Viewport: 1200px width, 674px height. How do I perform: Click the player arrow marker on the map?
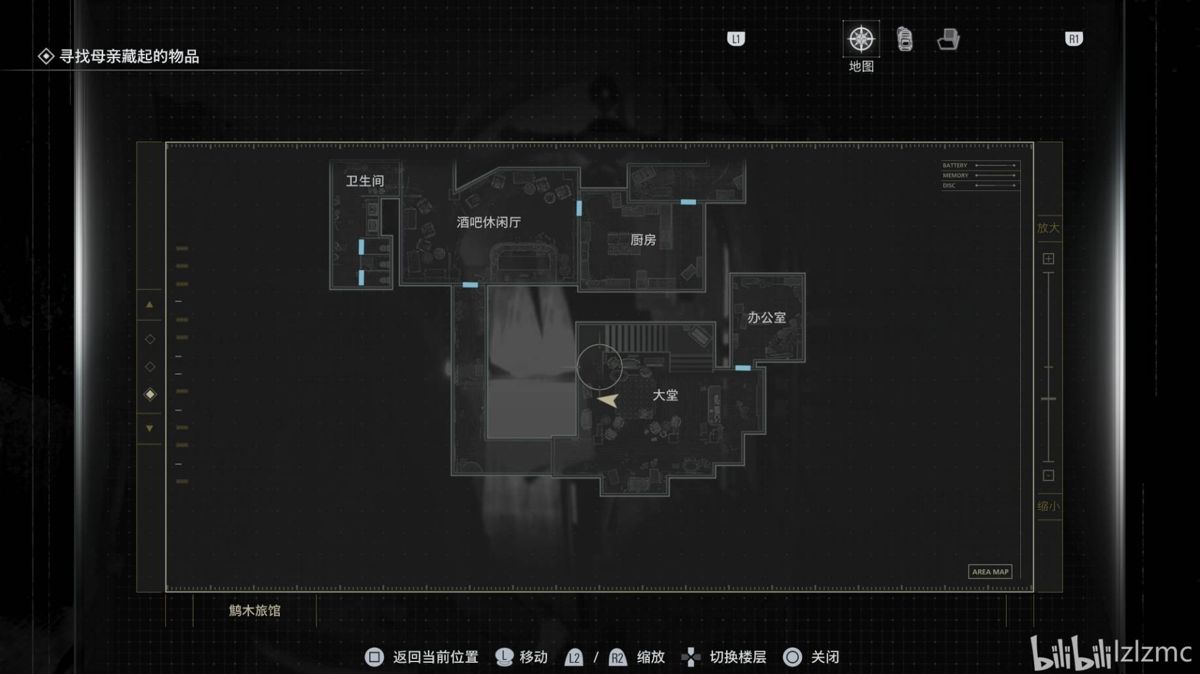point(607,399)
